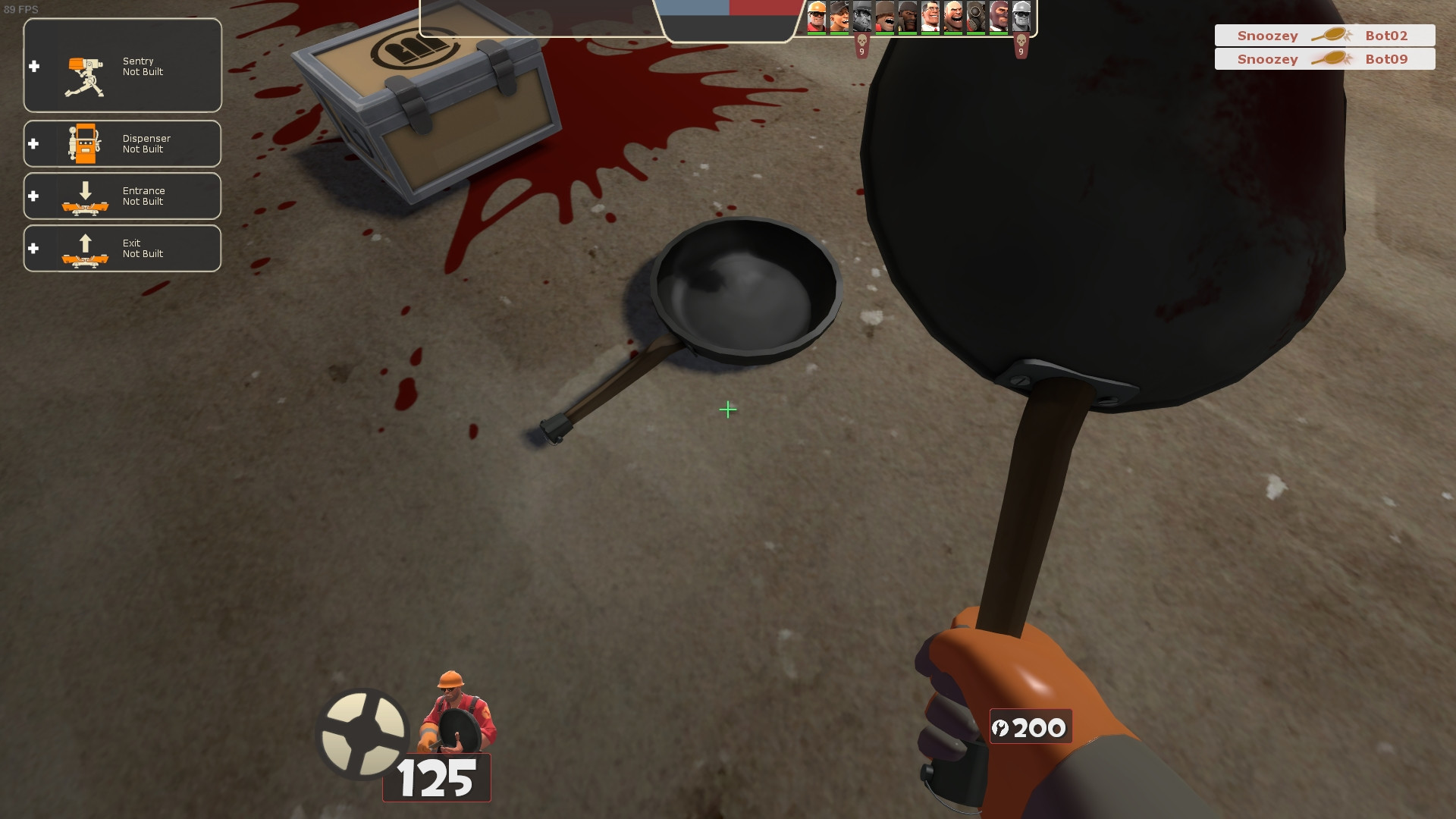Expand the Sentry row via its plus sign
This screenshot has width=1456, height=819.
coord(33,65)
